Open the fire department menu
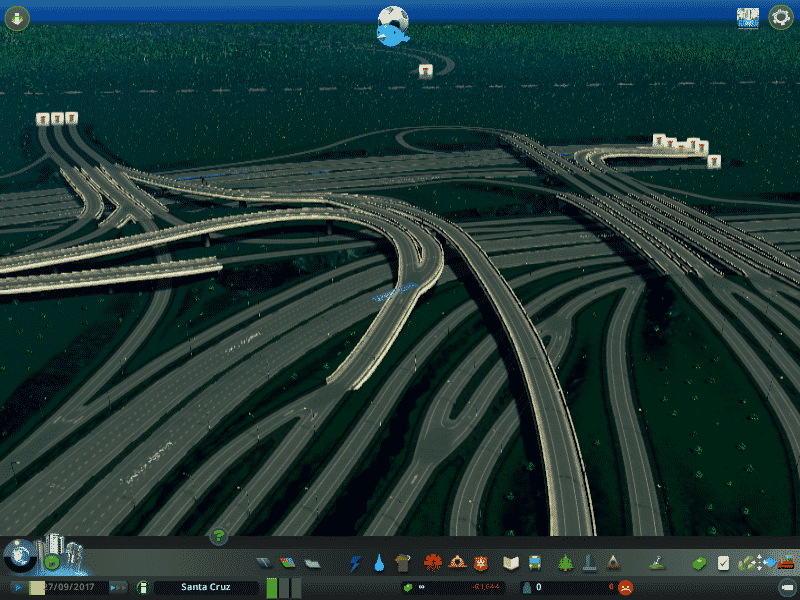The height and width of the screenshot is (600, 800). click(457, 563)
